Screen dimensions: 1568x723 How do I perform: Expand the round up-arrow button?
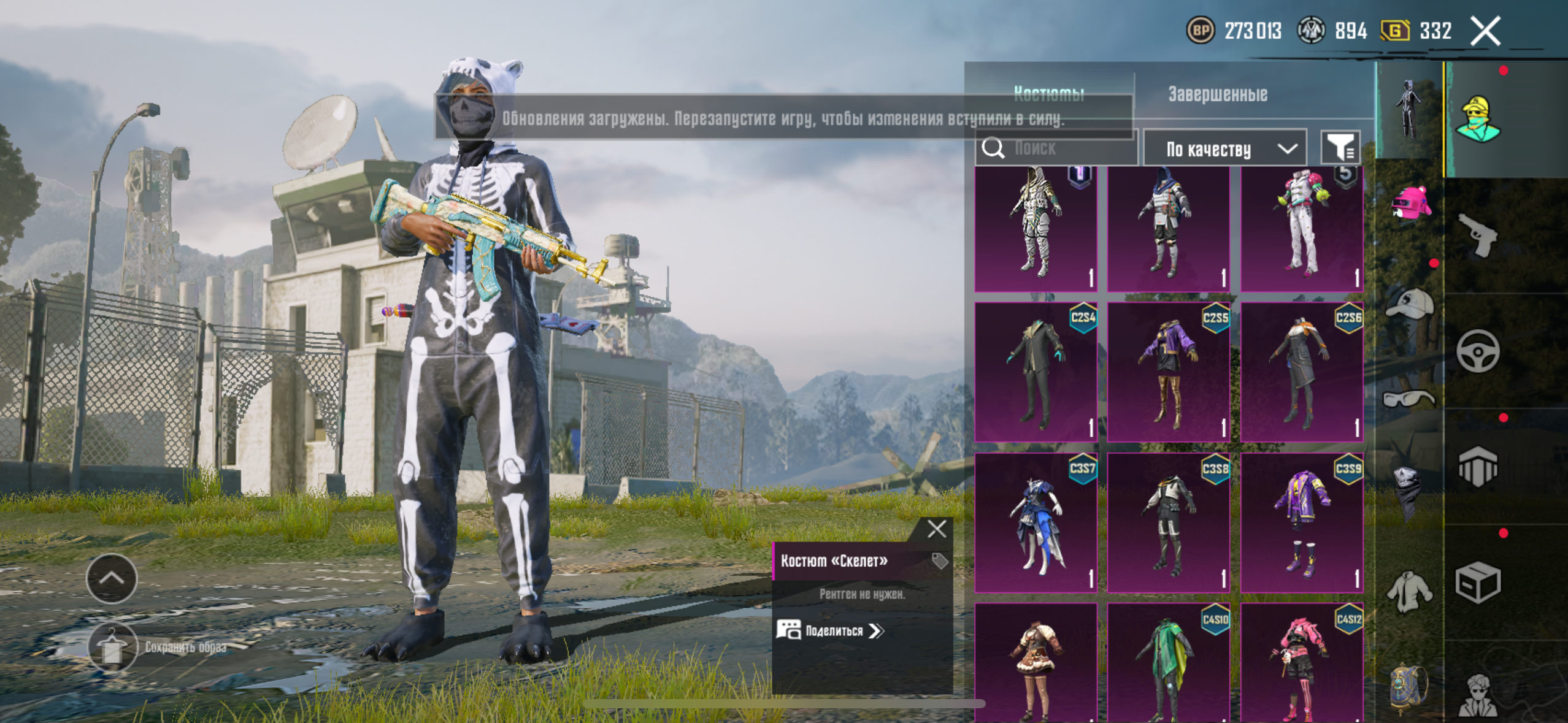pos(112,578)
